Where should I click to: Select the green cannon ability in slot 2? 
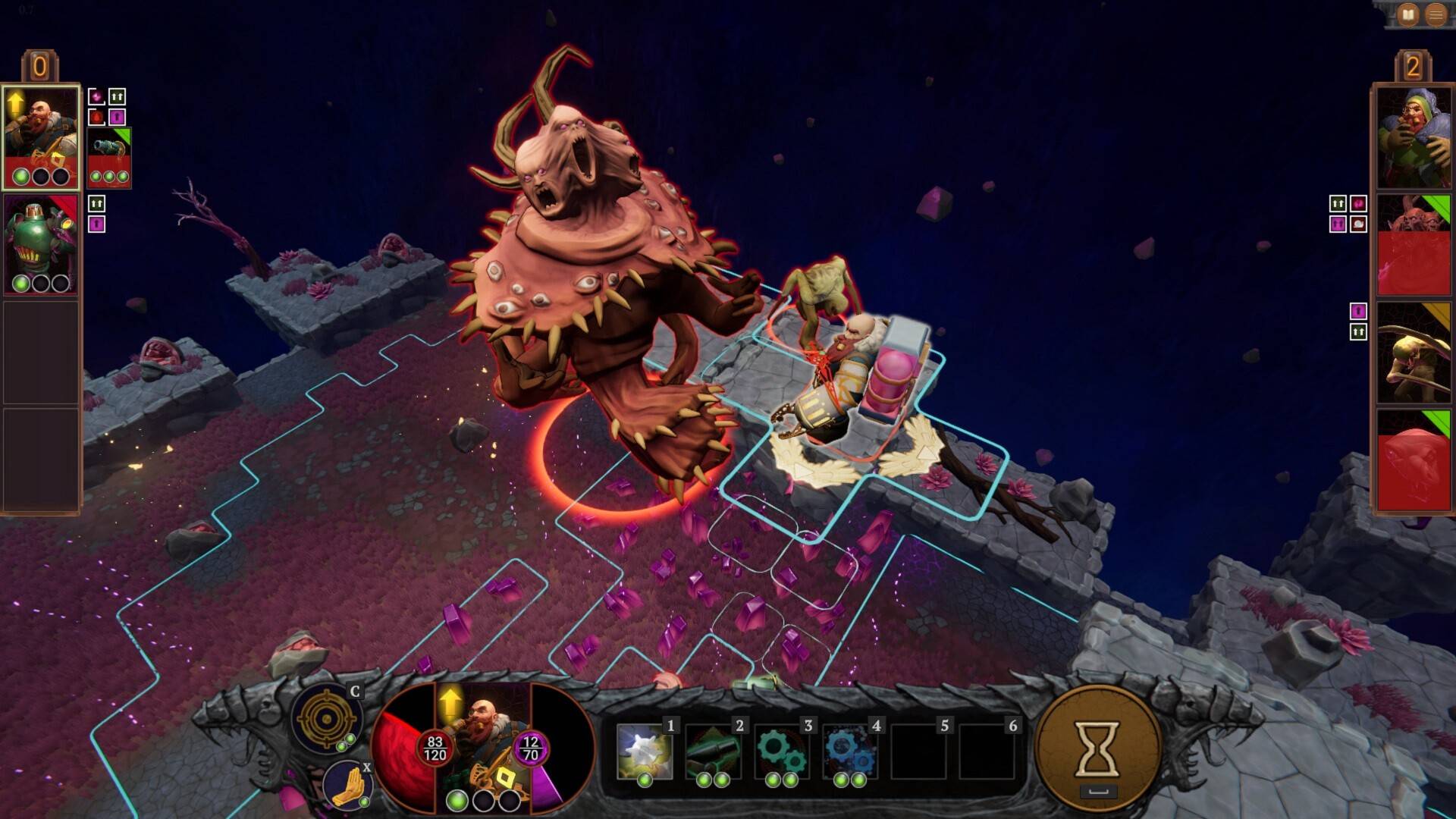click(713, 752)
